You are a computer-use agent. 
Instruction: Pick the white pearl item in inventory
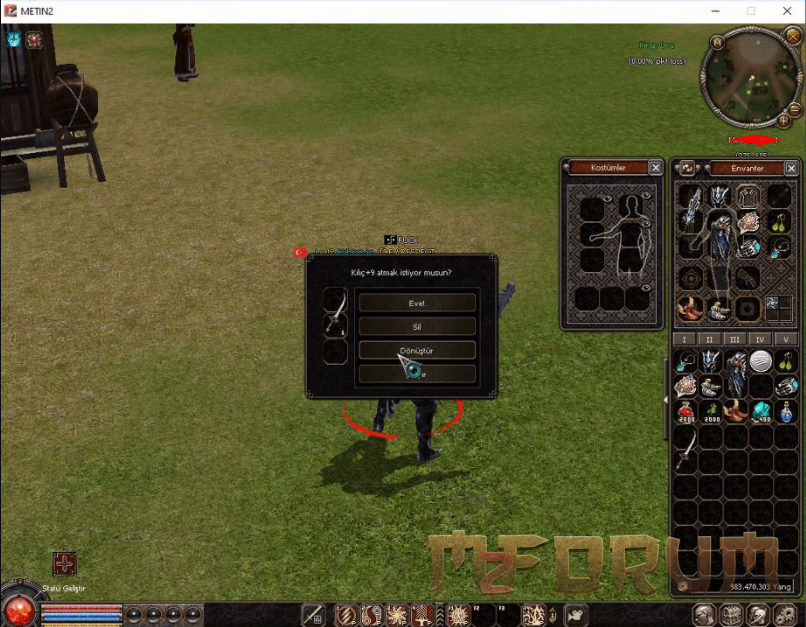761,361
